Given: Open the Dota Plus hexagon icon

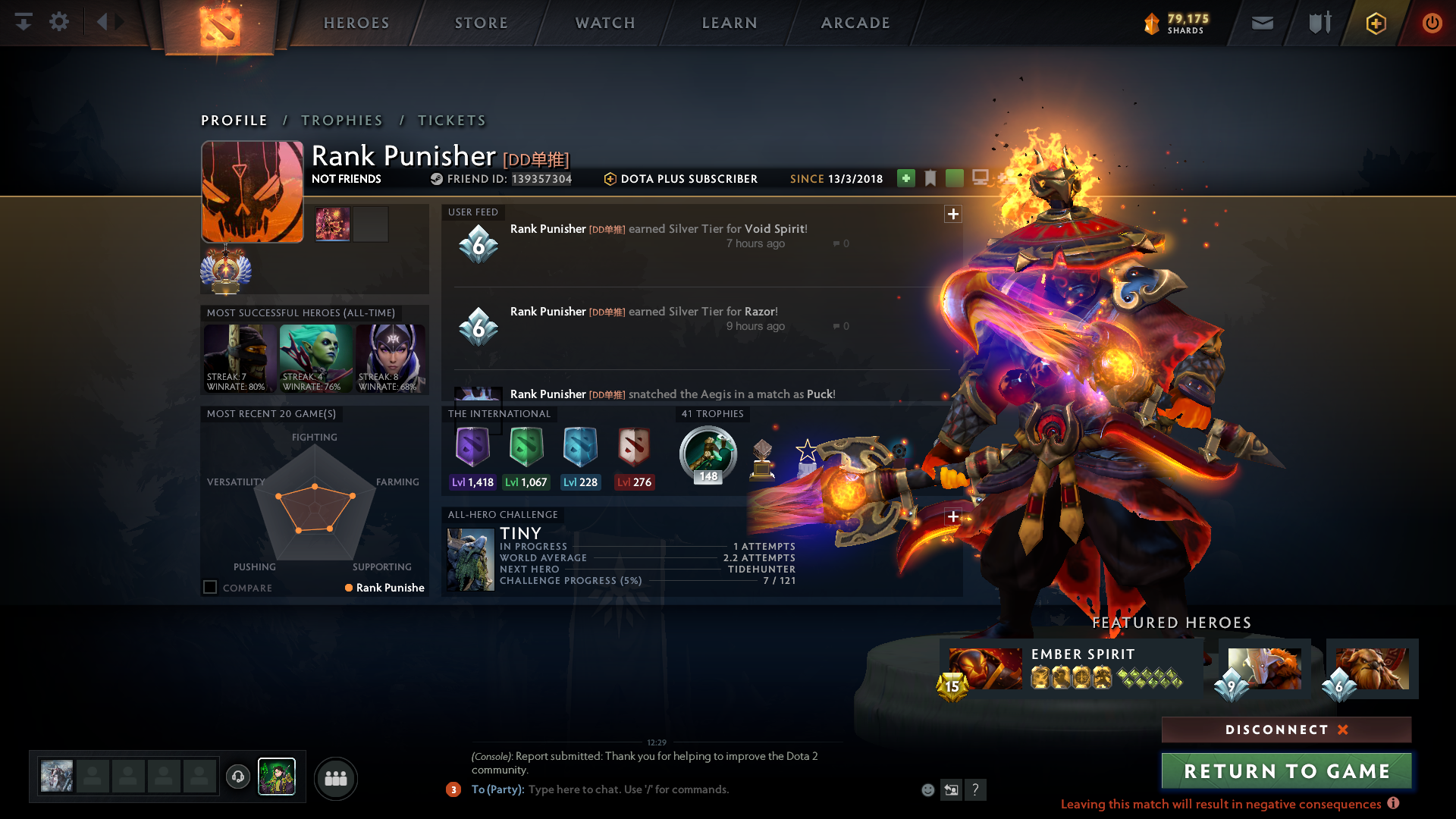Looking at the screenshot, I should (1376, 24).
